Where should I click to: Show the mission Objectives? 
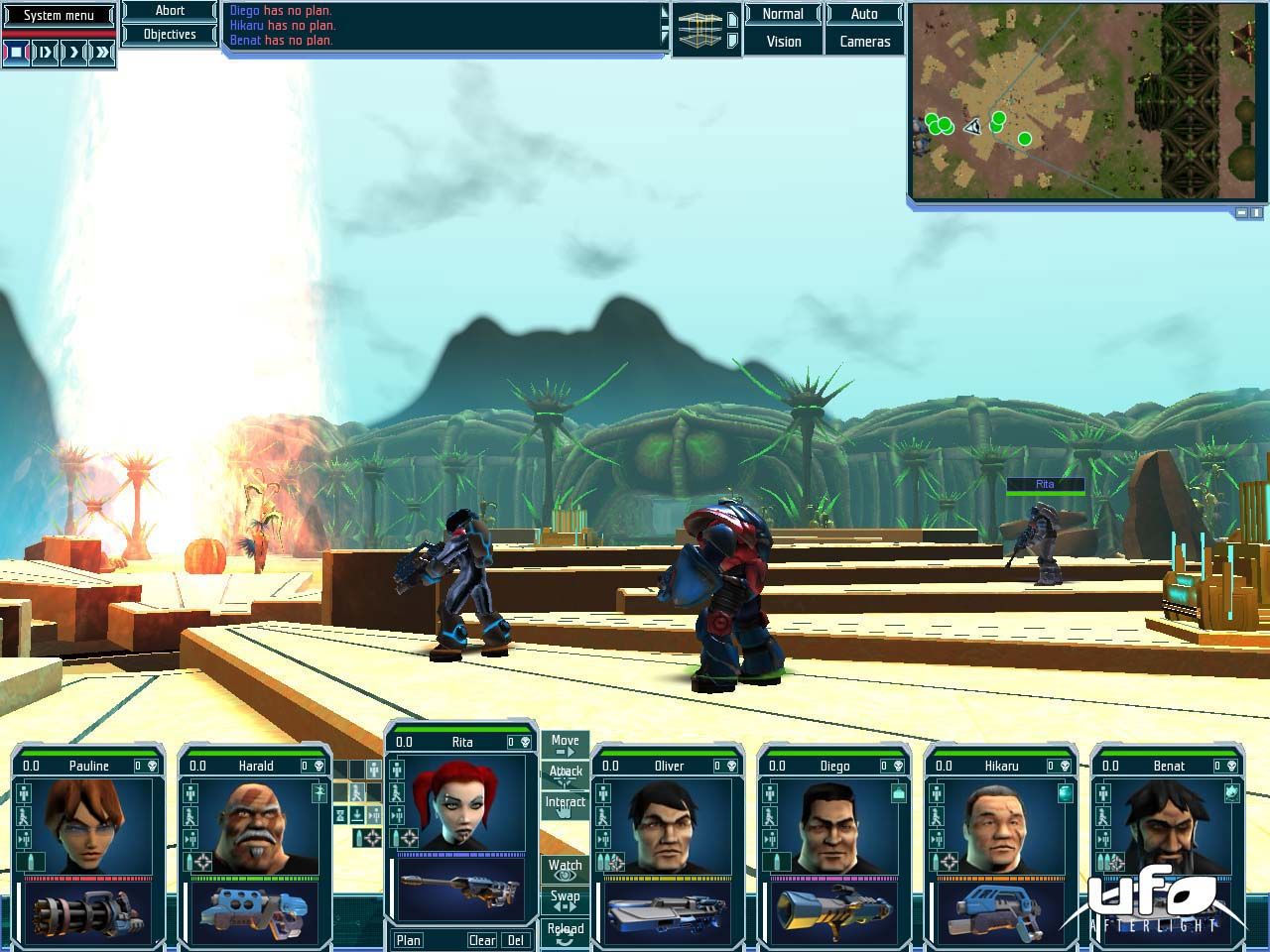170,35
